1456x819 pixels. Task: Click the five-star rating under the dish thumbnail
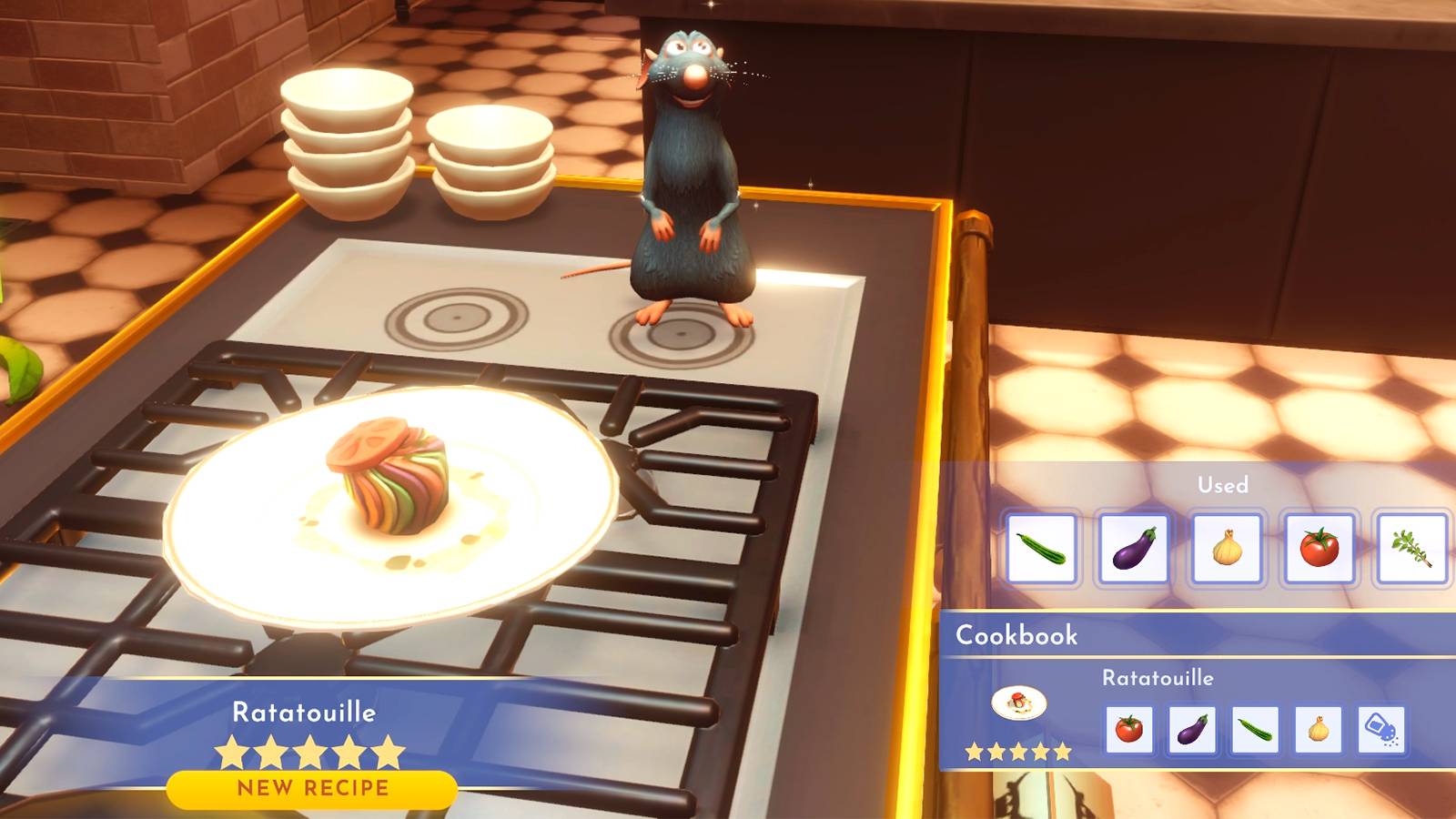pos(1021,752)
